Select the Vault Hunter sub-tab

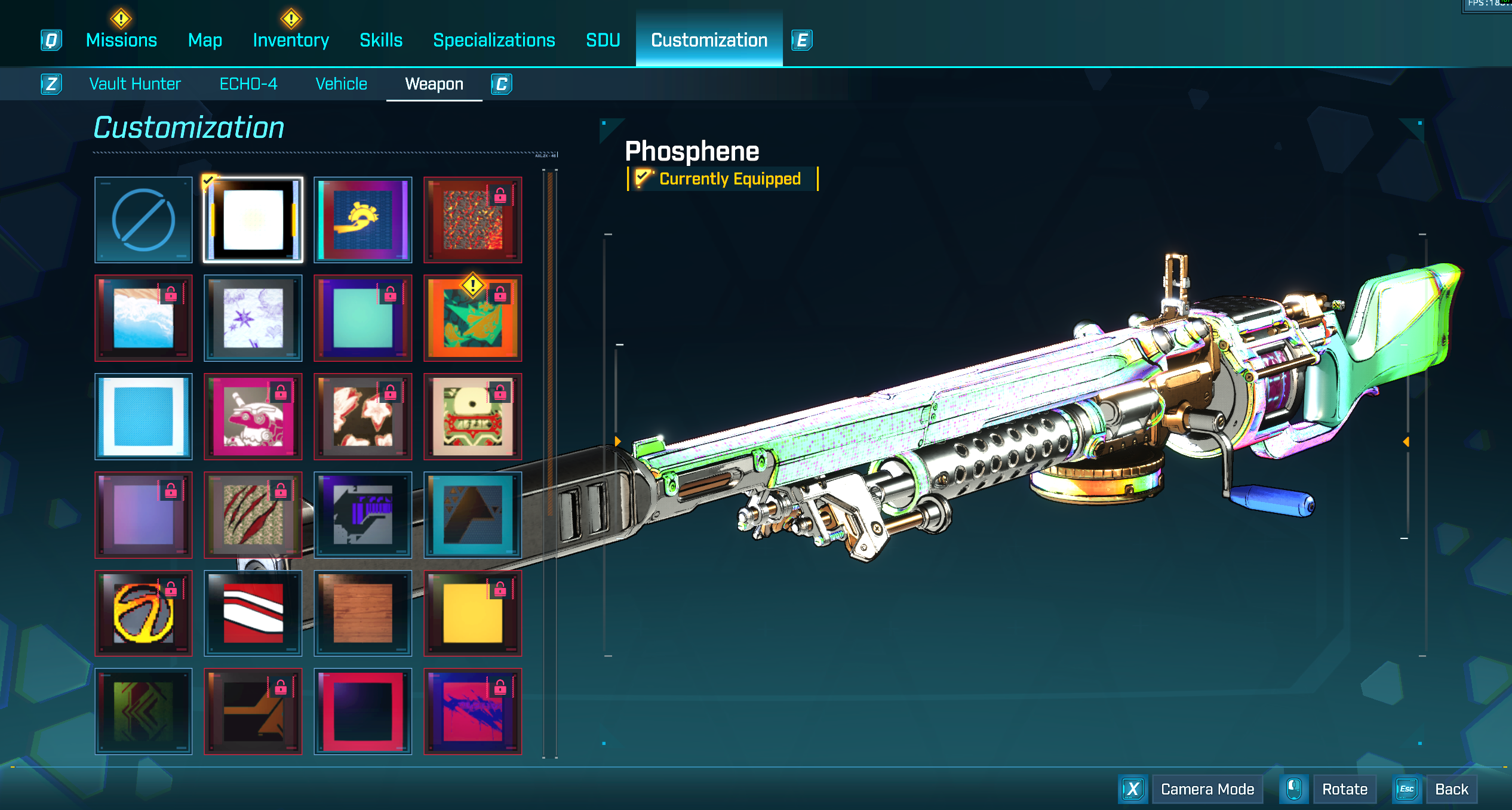(x=135, y=84)
